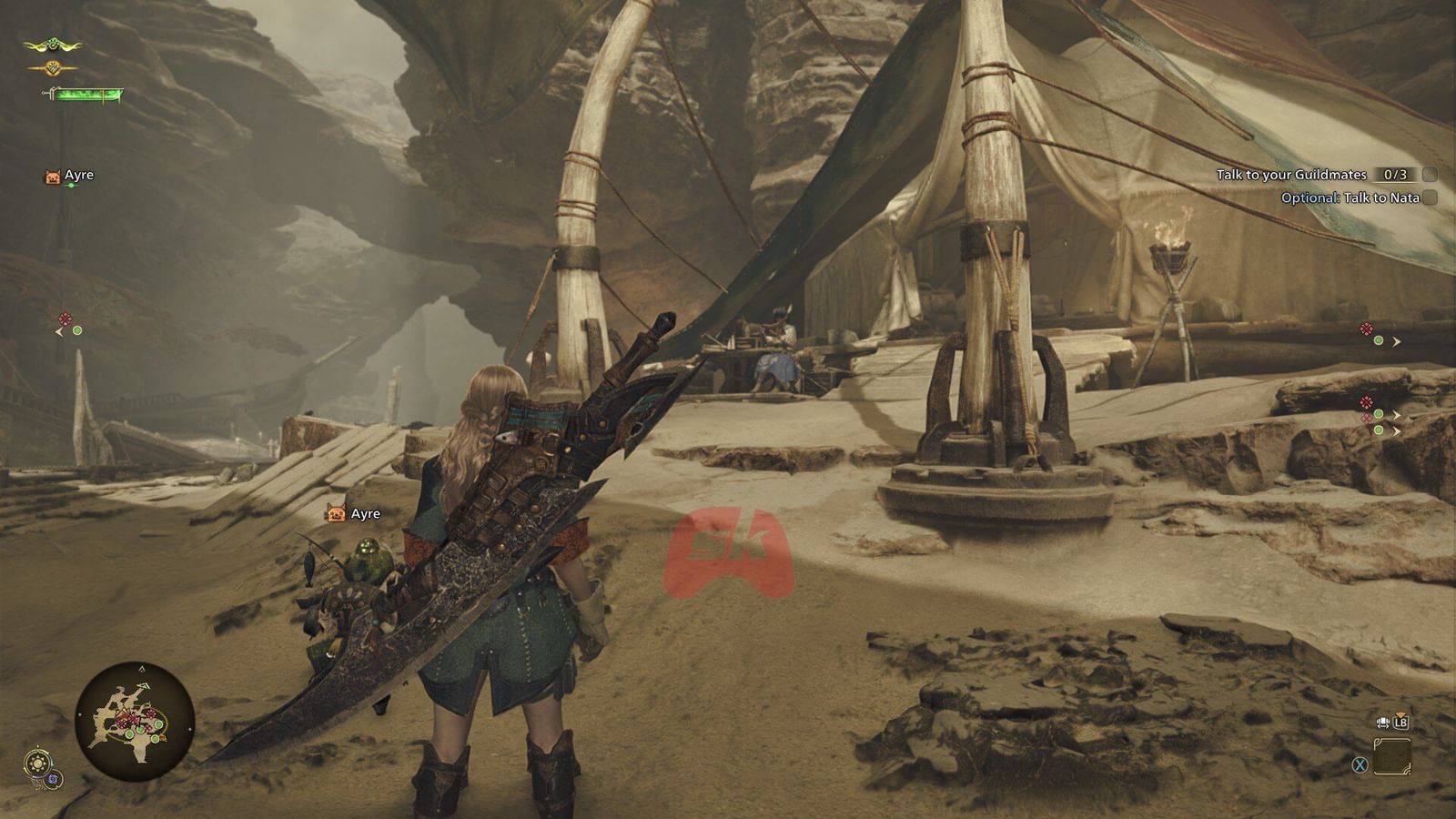Toggle the green status dot under Ayre's name

(72, 184)
